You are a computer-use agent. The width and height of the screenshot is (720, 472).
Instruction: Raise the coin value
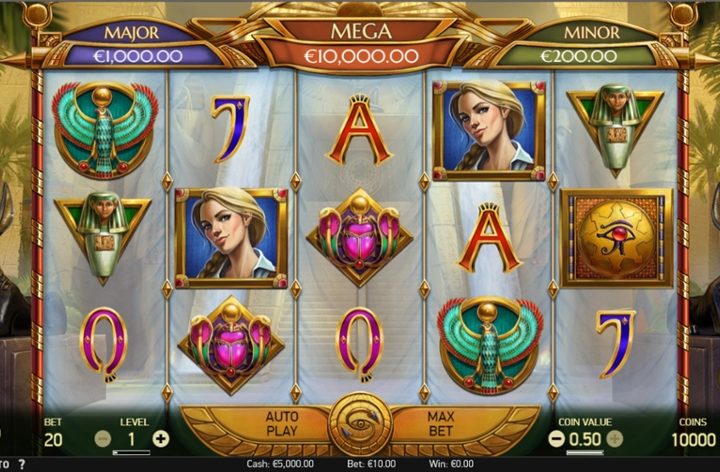coord(615,438)
